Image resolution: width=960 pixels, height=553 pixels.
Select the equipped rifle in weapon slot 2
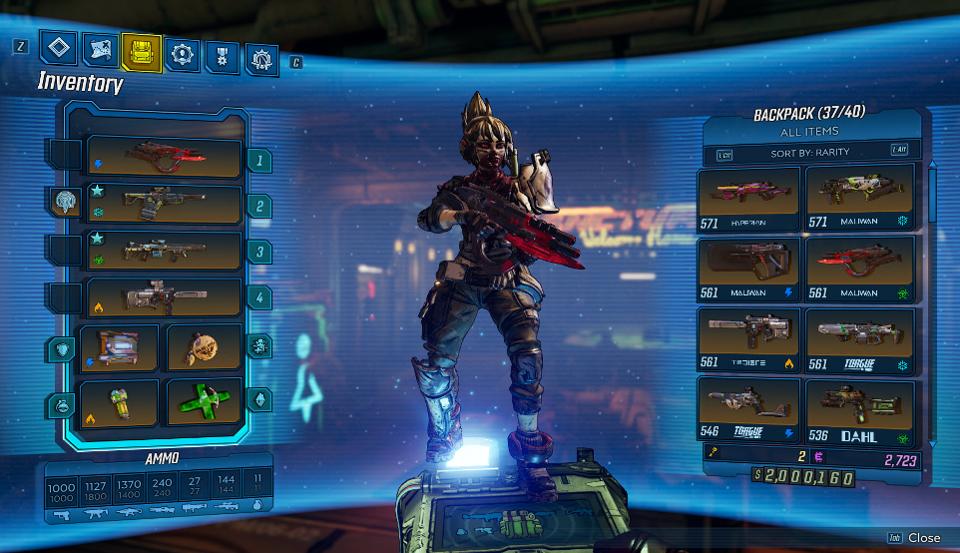[x=165, y=204]
